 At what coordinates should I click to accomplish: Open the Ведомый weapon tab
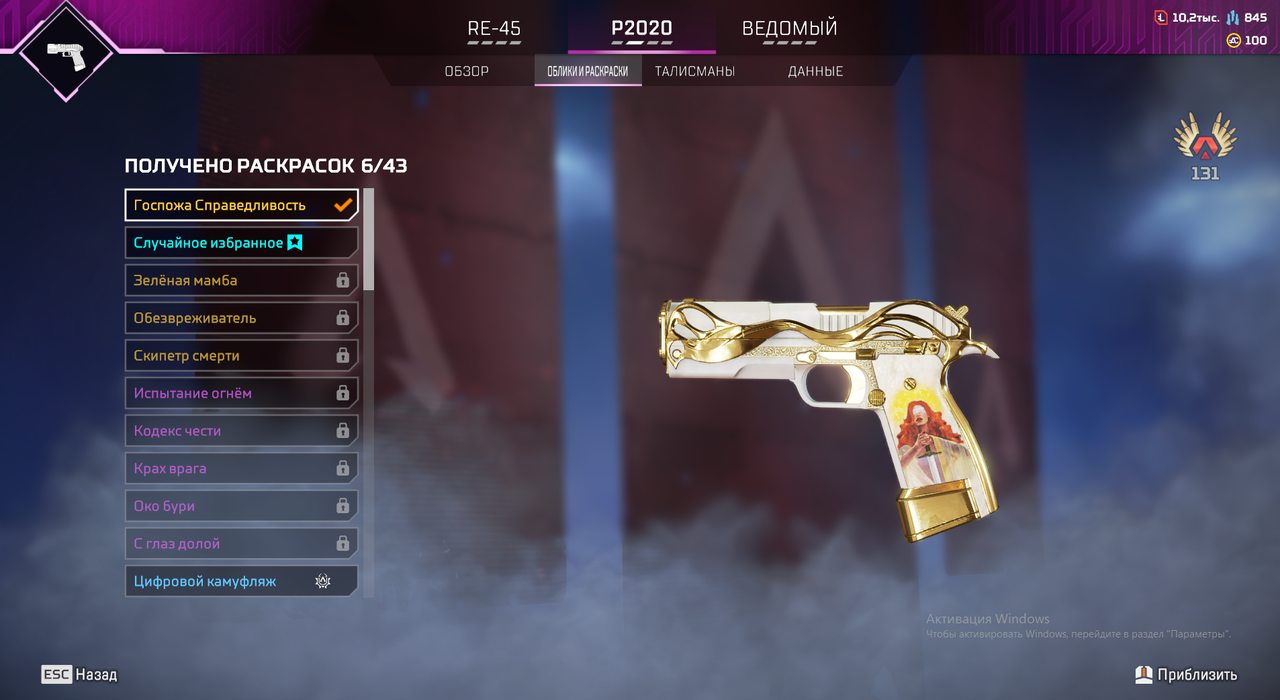[x=789, y=29]
